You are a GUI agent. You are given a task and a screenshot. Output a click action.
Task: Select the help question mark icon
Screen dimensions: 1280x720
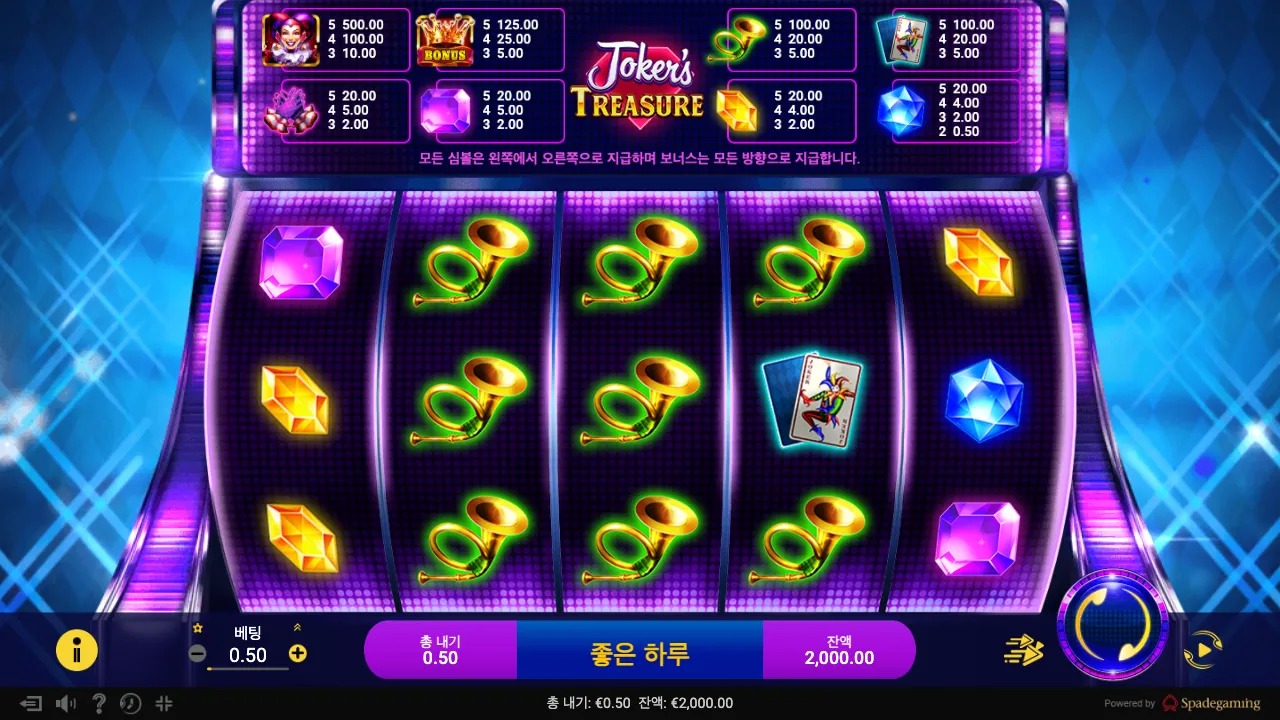(98, 704)
